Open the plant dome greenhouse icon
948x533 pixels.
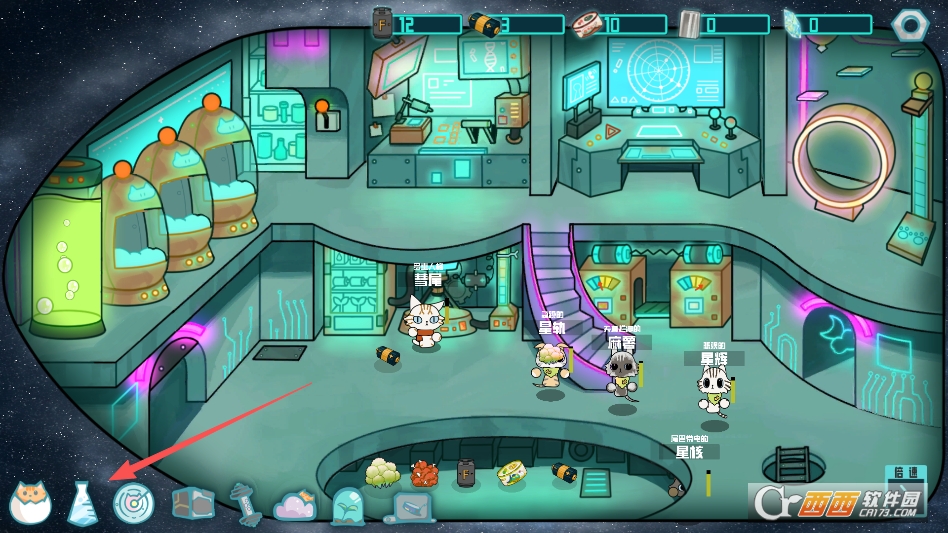(349, 506)
